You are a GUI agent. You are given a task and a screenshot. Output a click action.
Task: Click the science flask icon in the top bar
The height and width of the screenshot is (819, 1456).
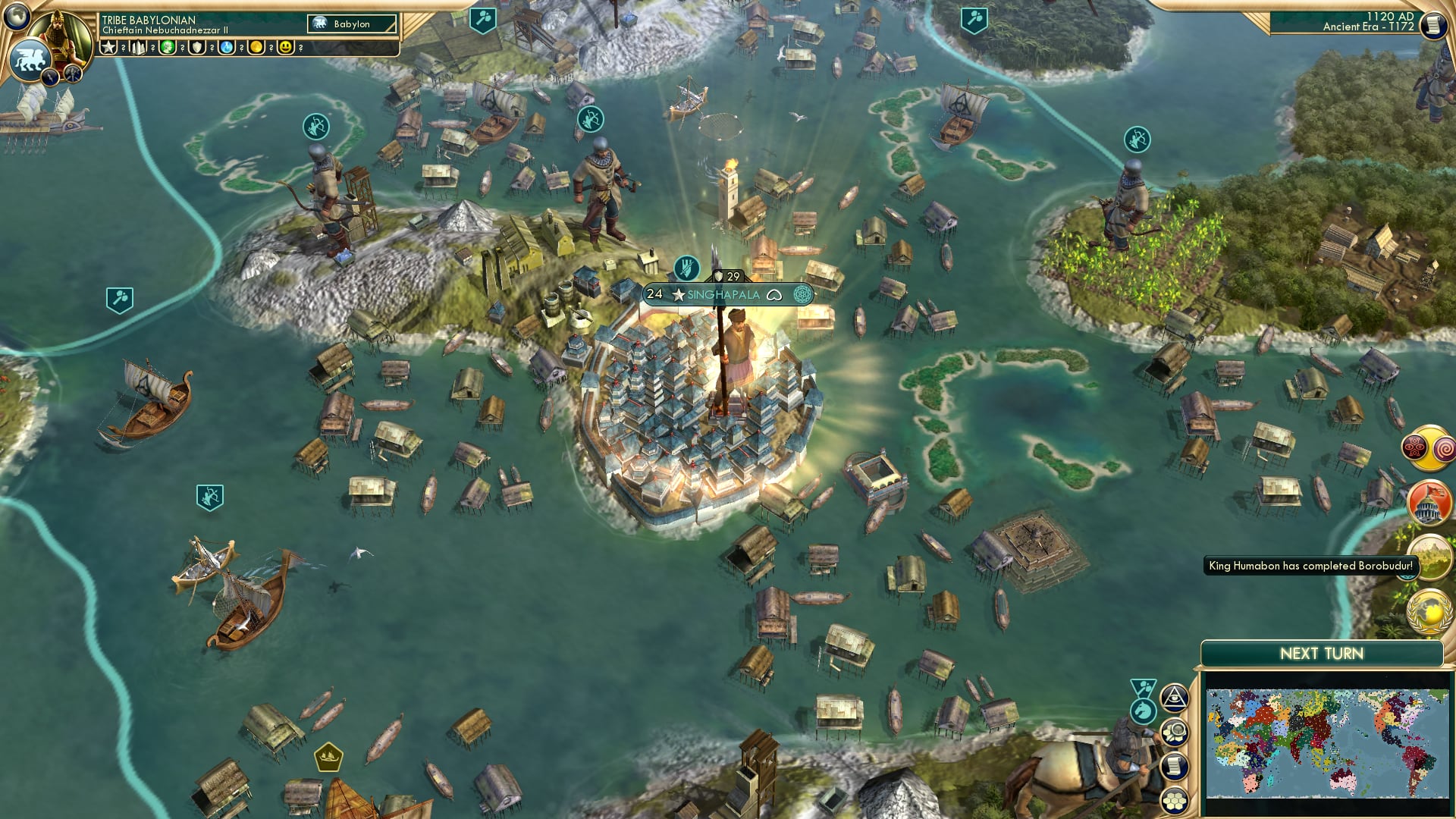(226, 48)
